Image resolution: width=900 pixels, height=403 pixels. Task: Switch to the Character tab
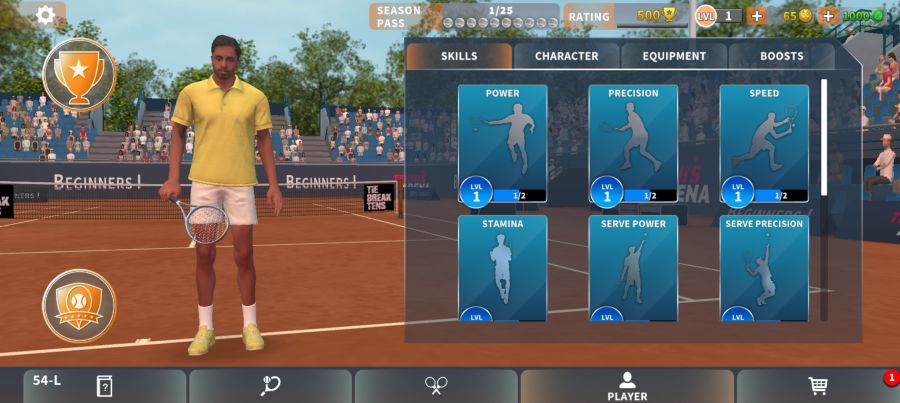tap(566, 56)
